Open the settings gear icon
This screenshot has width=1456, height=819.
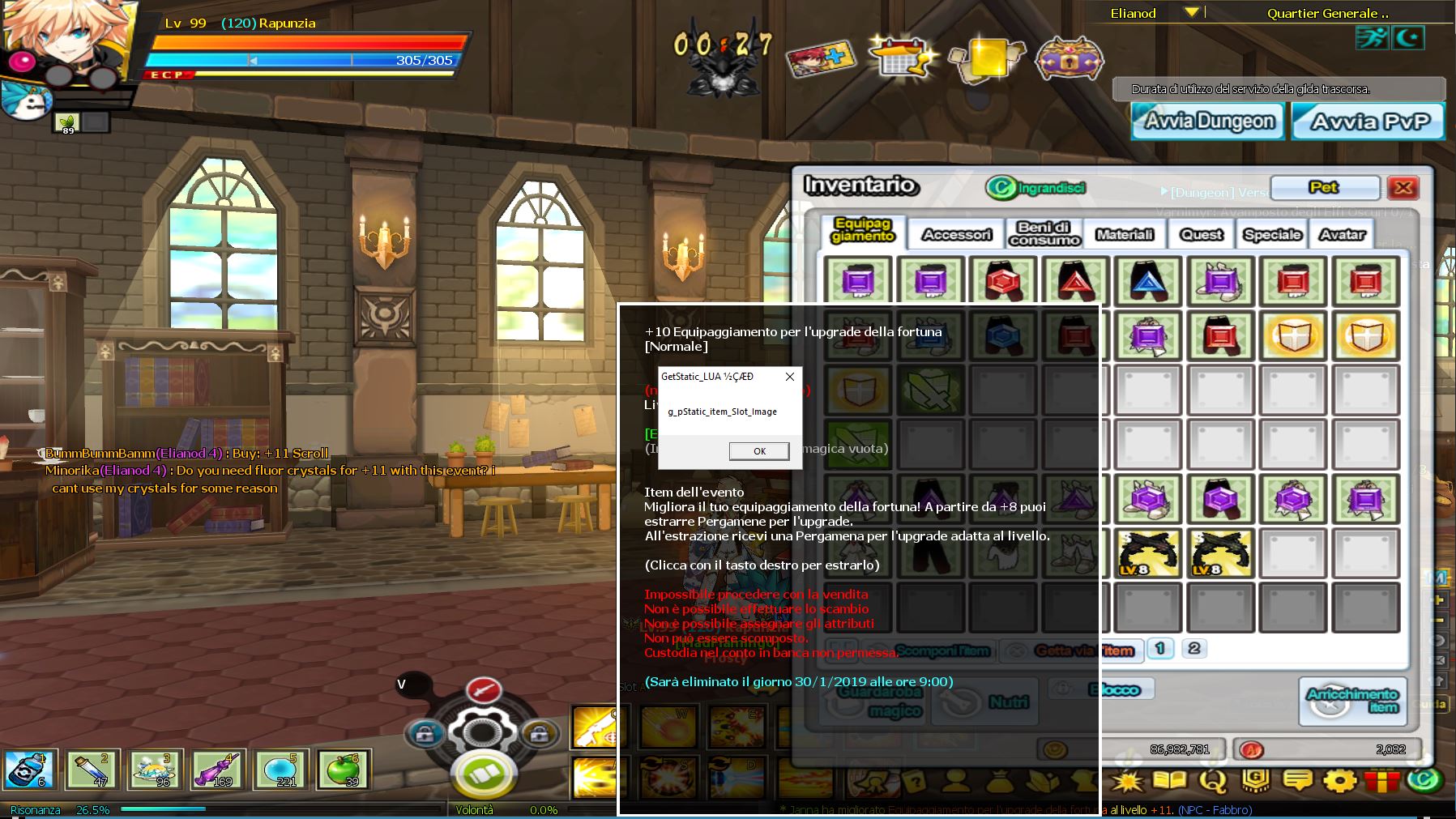click(1339, 781)
